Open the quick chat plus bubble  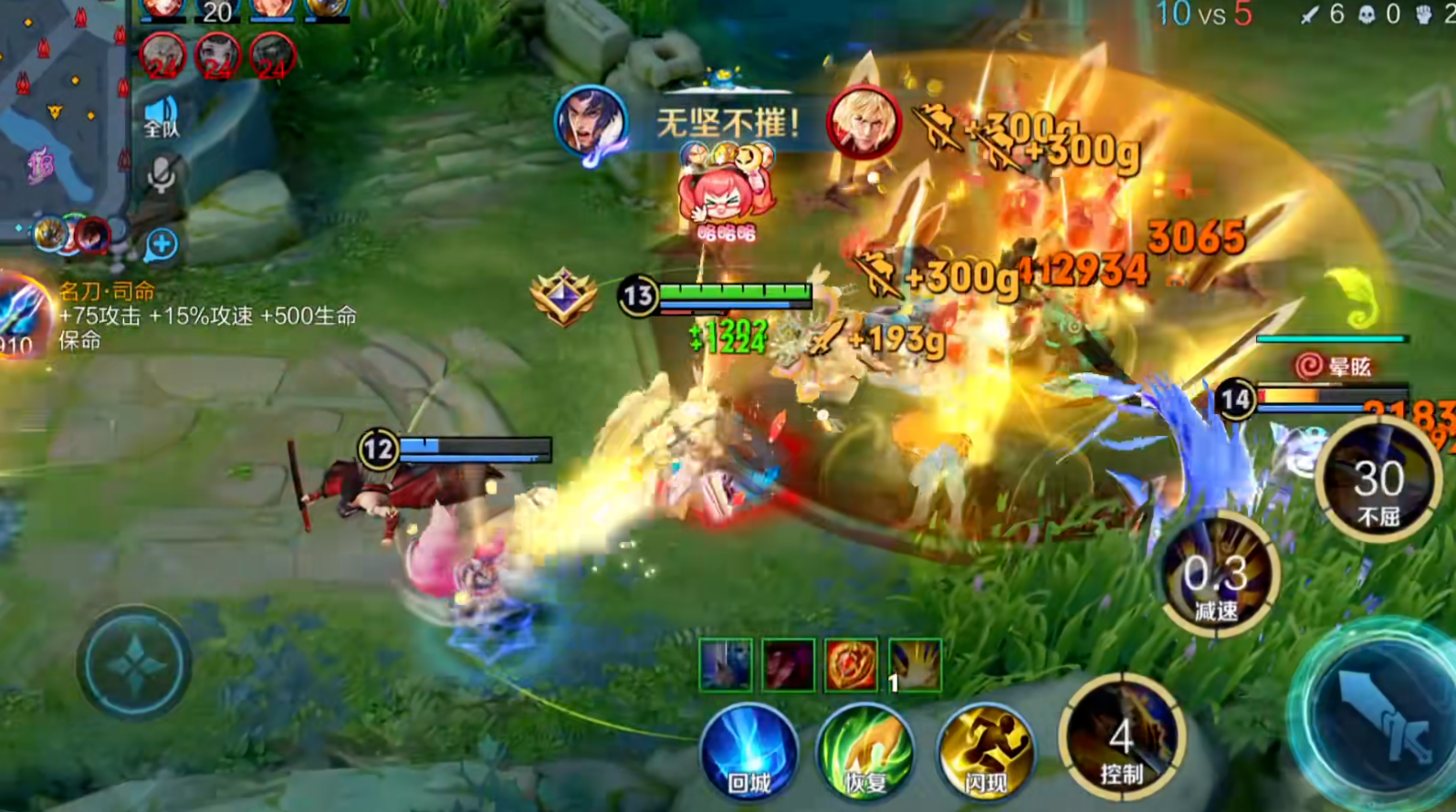[x=162, y=245]
